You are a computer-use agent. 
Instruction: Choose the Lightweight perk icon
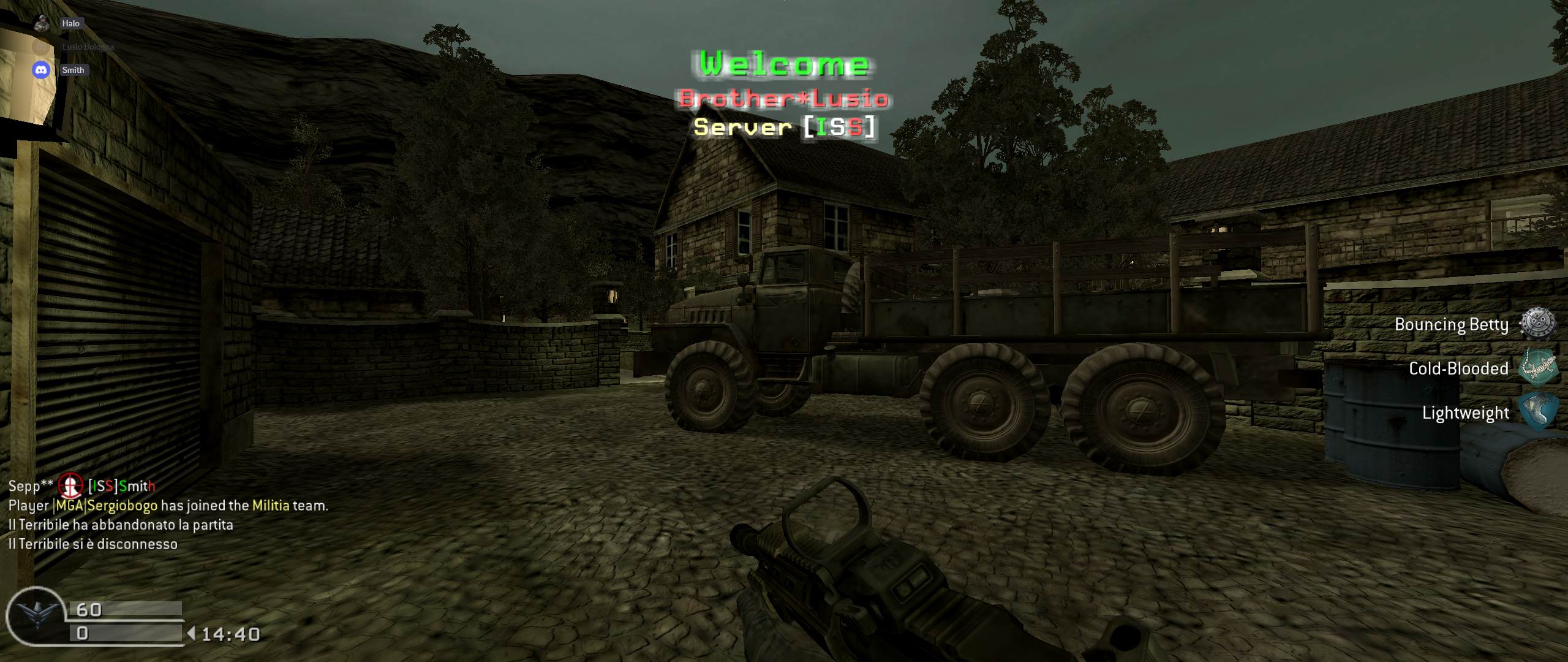(x=1537, y=412)
